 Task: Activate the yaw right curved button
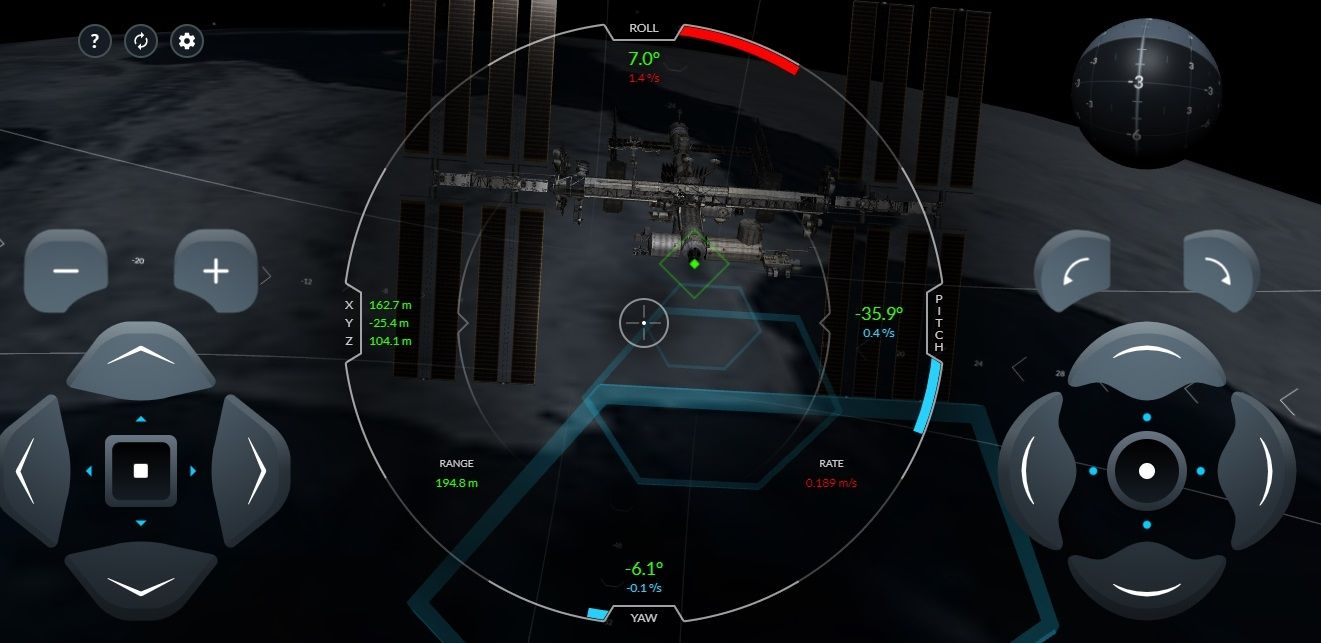(1259, 470)
